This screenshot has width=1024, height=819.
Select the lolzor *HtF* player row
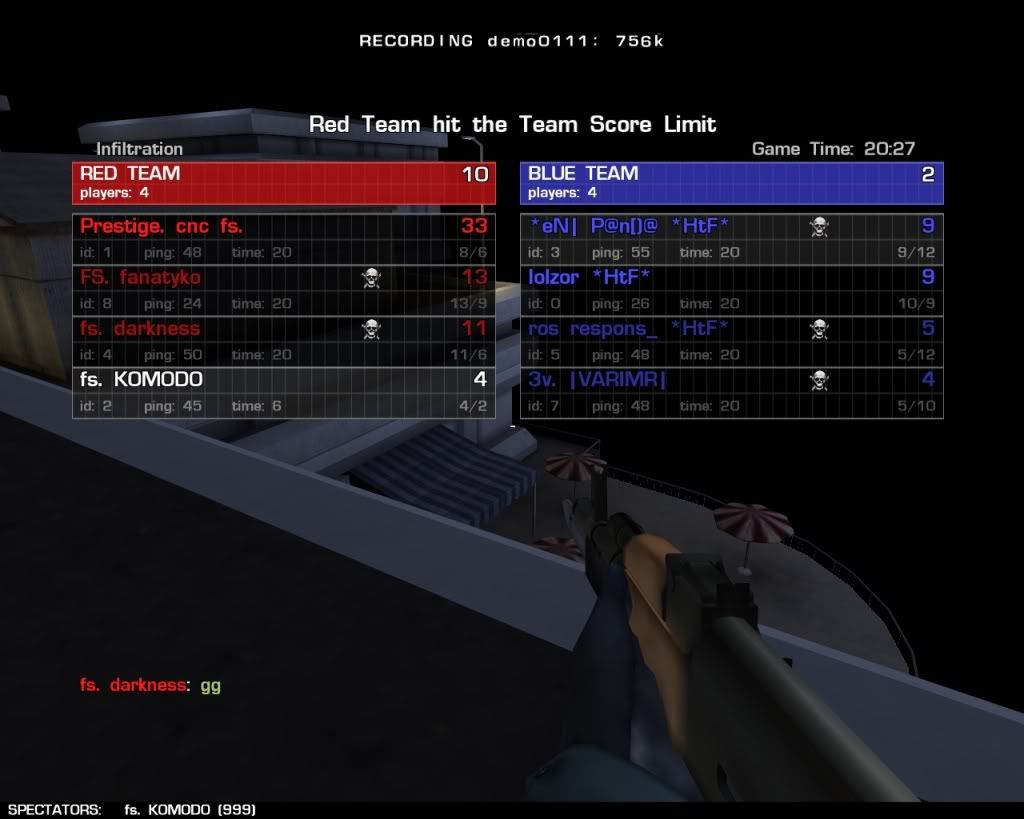(731, 290)
